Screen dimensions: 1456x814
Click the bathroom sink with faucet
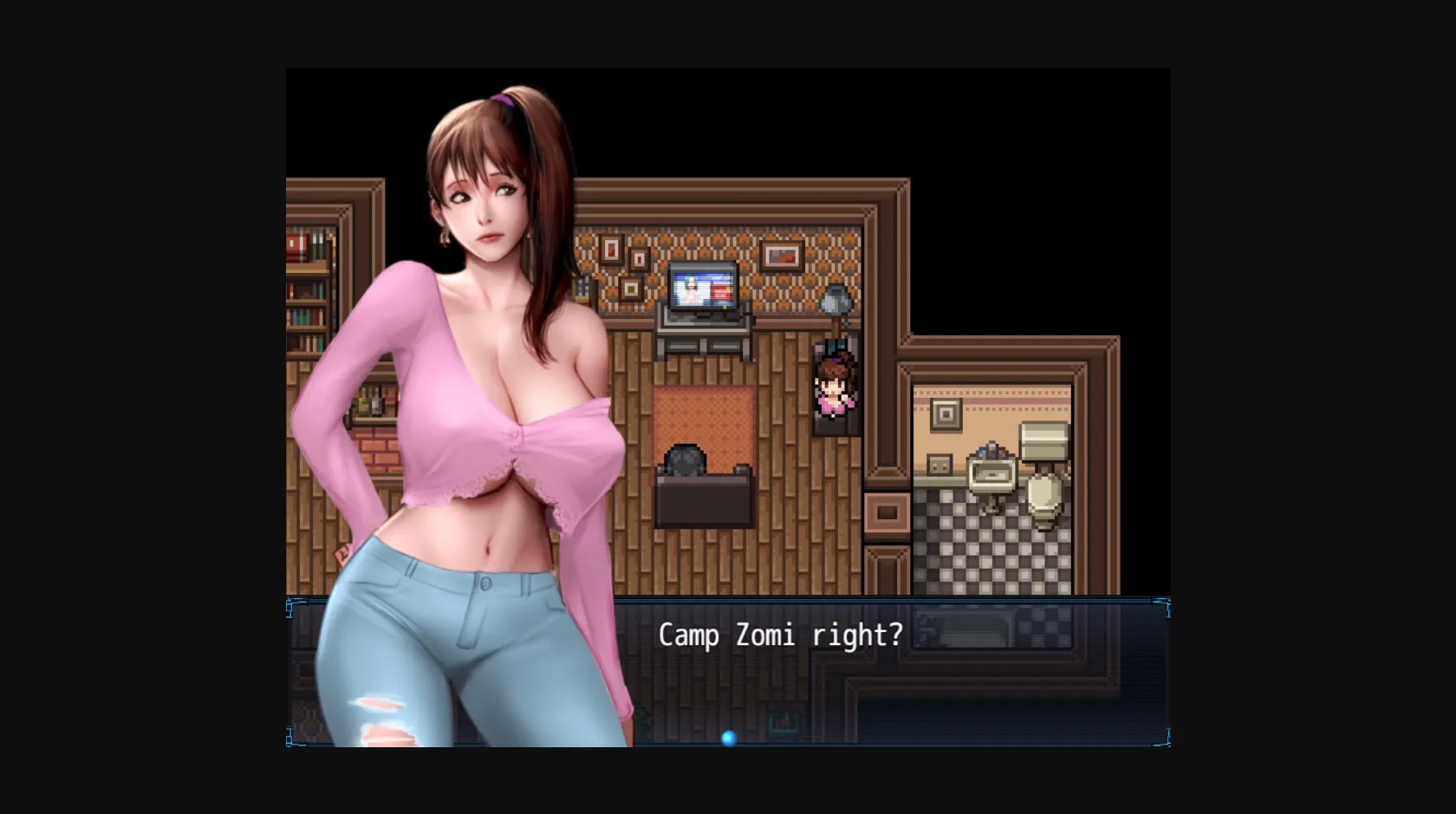click(991, 472)
